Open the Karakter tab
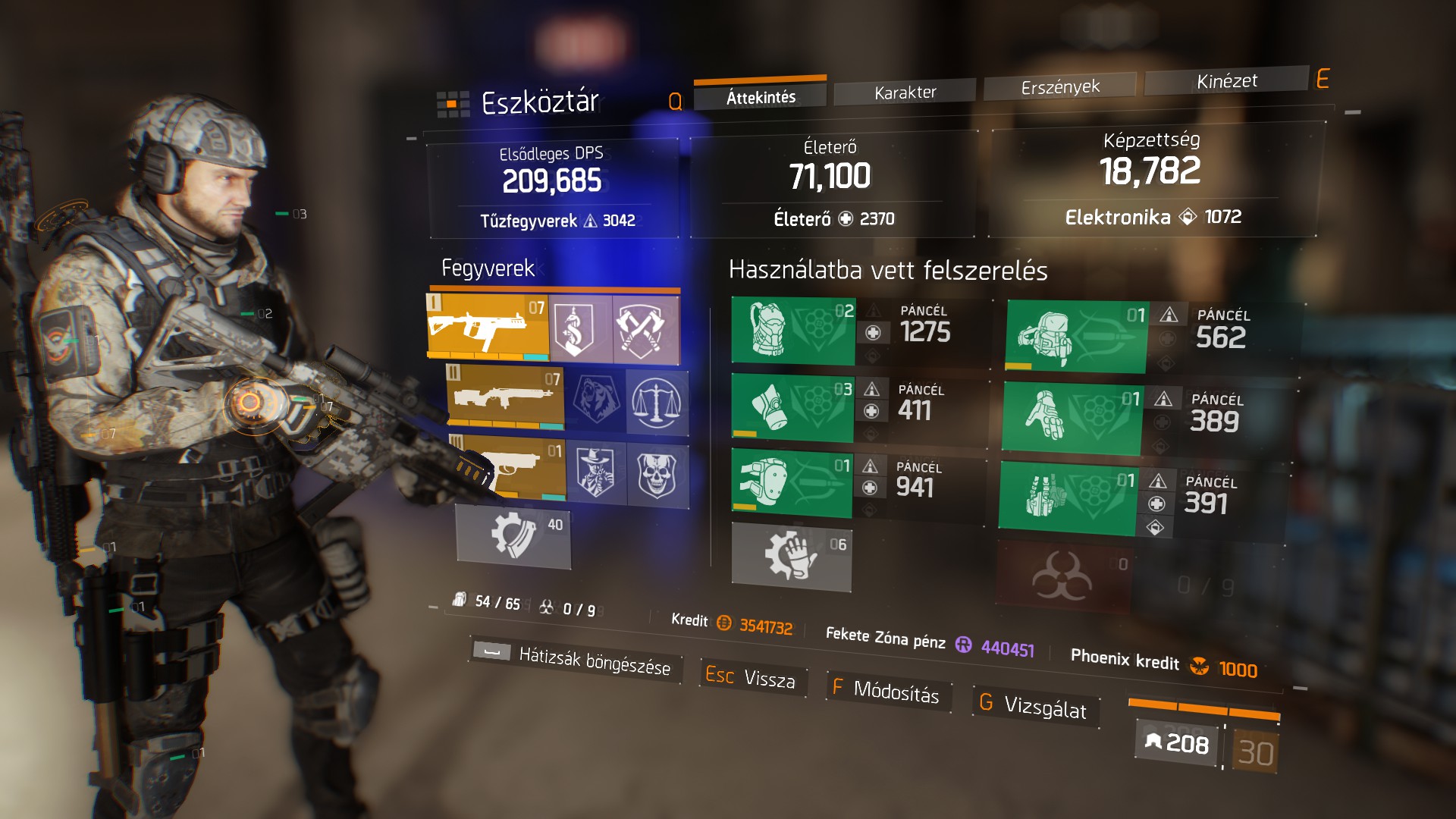Image resolution: width=1456 pixels, height=819 pixels. [905, 93]
